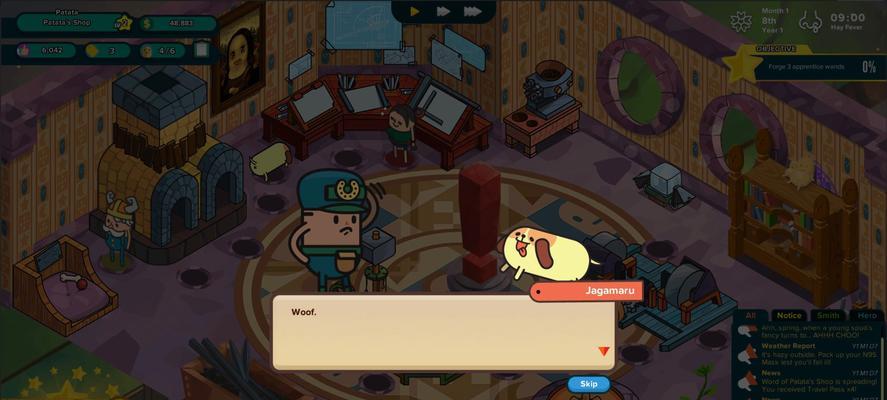Click the clipboard icon in top bar

[202, 49]
